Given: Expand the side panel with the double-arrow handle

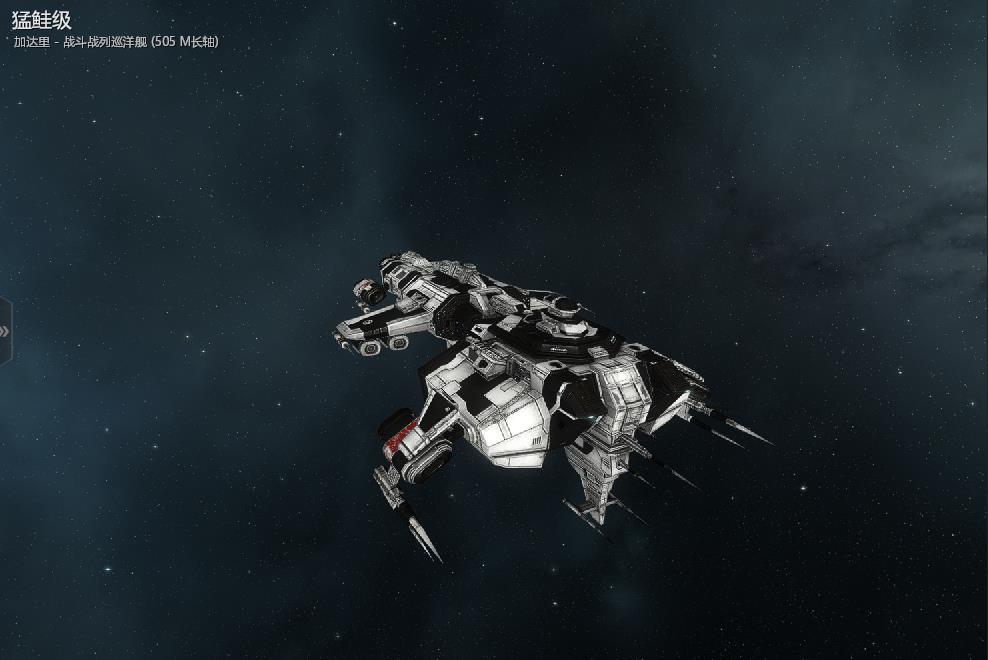Looking at the screenshot, I should [x=5, y=331].
